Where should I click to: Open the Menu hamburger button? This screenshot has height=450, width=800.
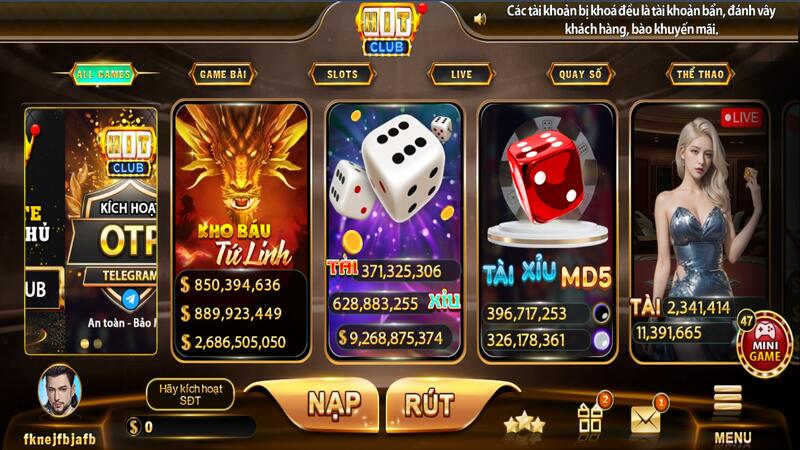(x=733, y=412)
